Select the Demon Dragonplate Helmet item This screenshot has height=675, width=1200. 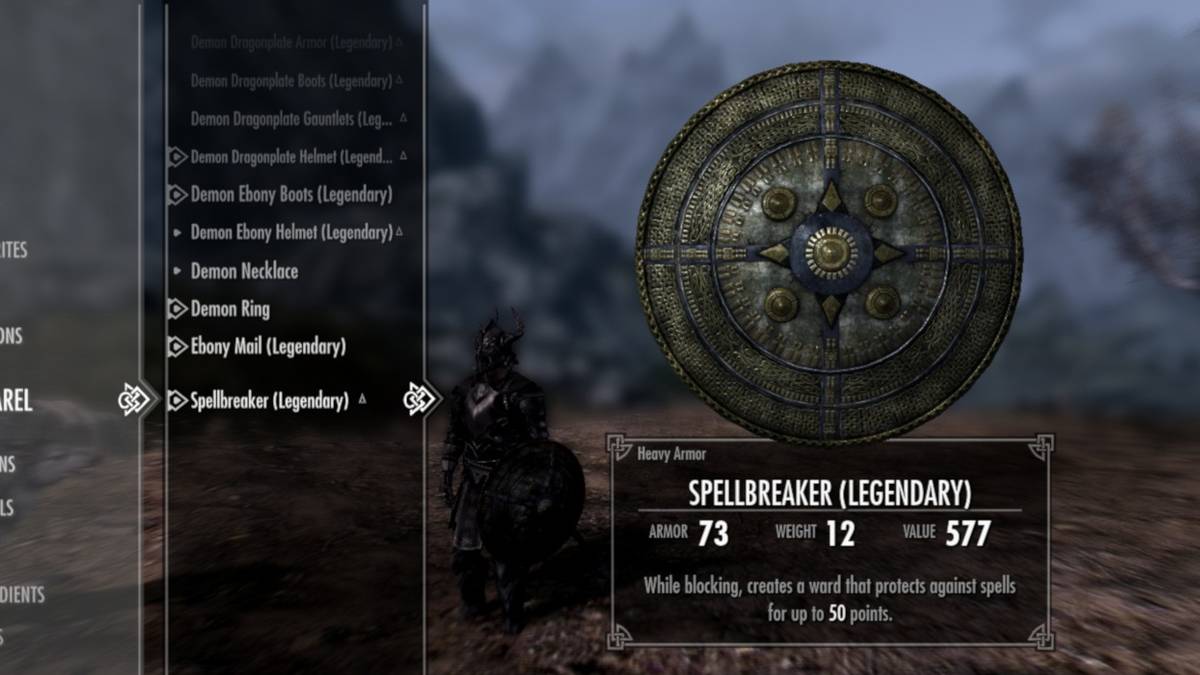tap(290, 157)
